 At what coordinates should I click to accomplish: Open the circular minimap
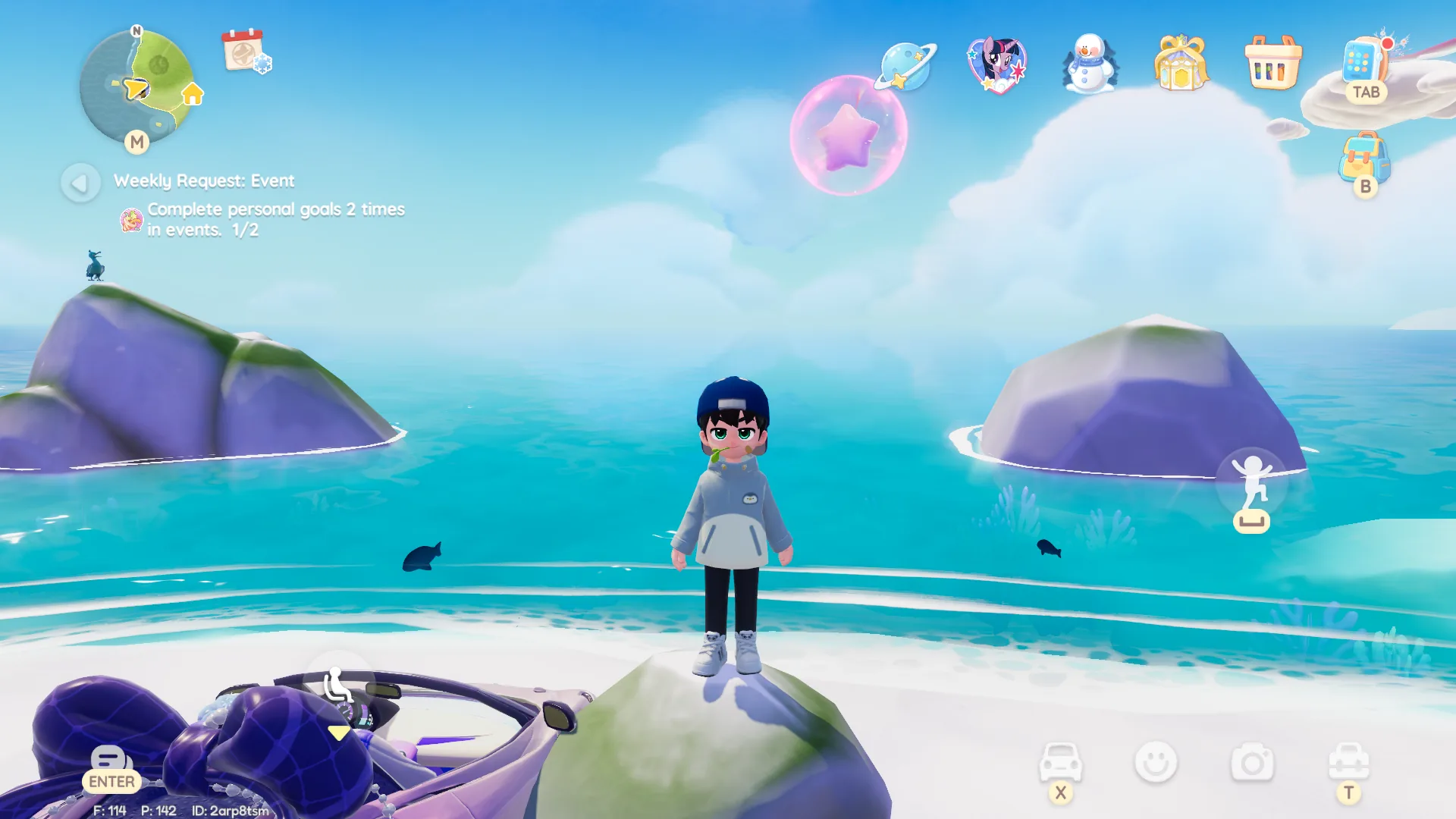tap(135, 86)
